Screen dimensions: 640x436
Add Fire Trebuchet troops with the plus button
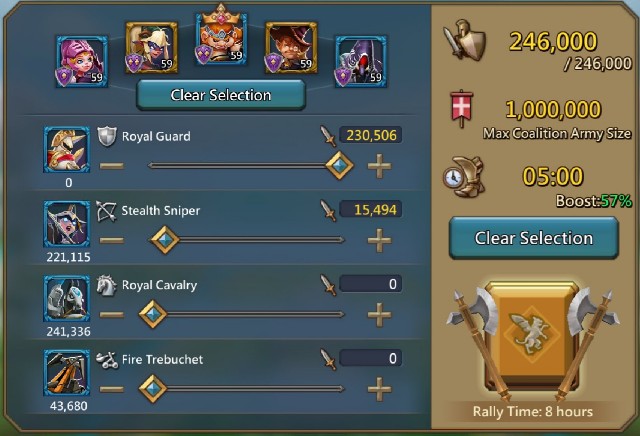point(379,387)
